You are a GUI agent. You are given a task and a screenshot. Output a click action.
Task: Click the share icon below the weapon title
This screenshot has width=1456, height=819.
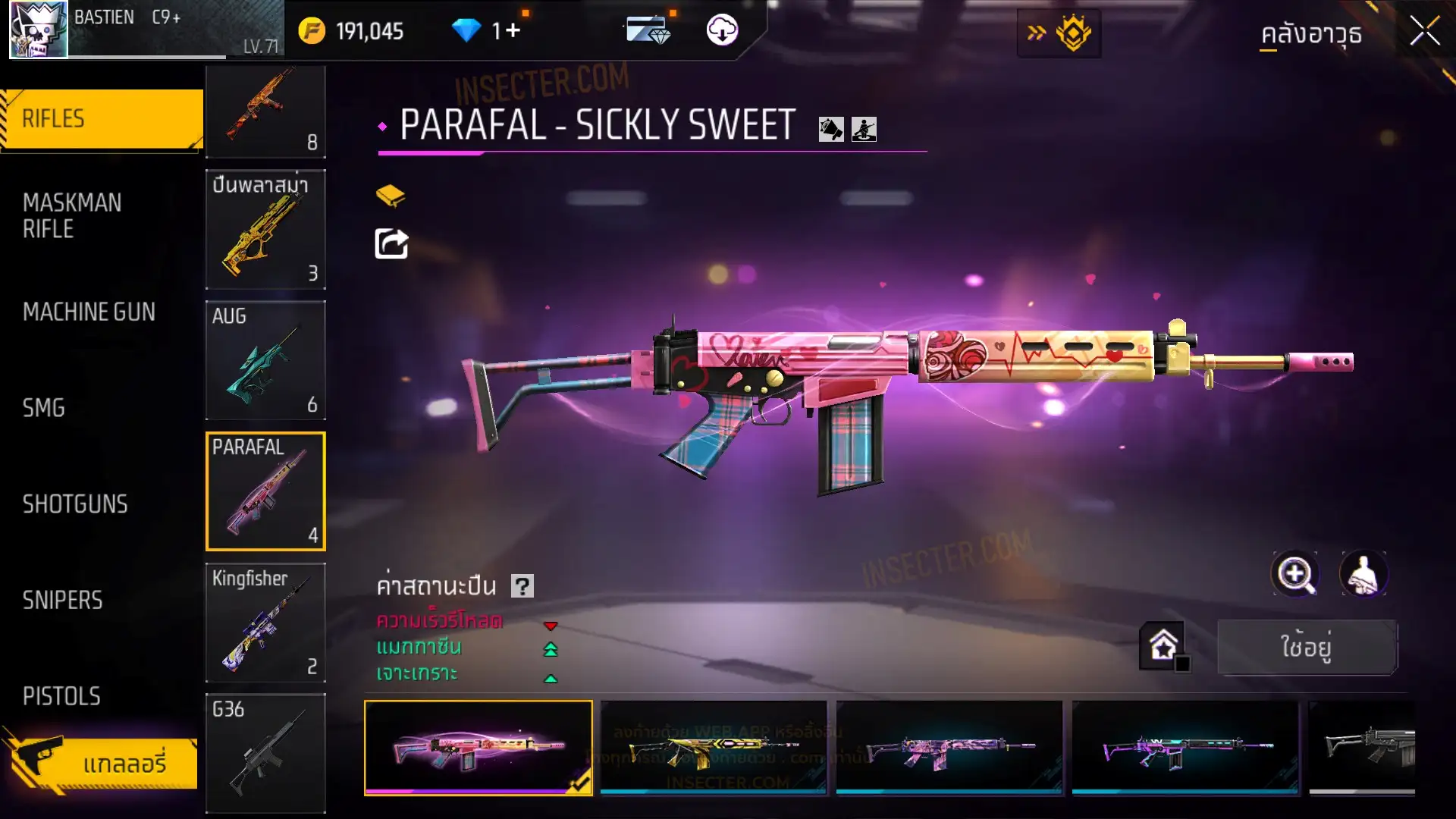click(391, 244)
